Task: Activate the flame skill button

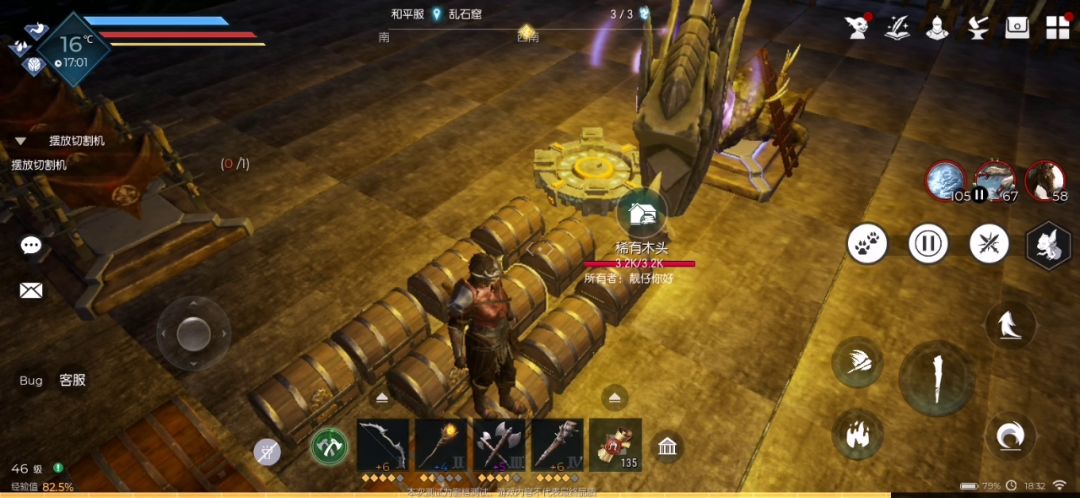Action: (x=856, y=435)
